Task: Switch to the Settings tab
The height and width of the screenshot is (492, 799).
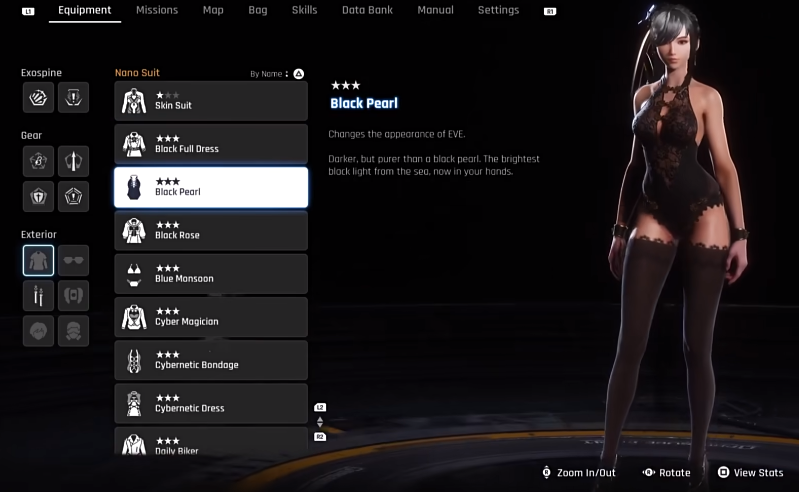Action: [x=498, y=10]
